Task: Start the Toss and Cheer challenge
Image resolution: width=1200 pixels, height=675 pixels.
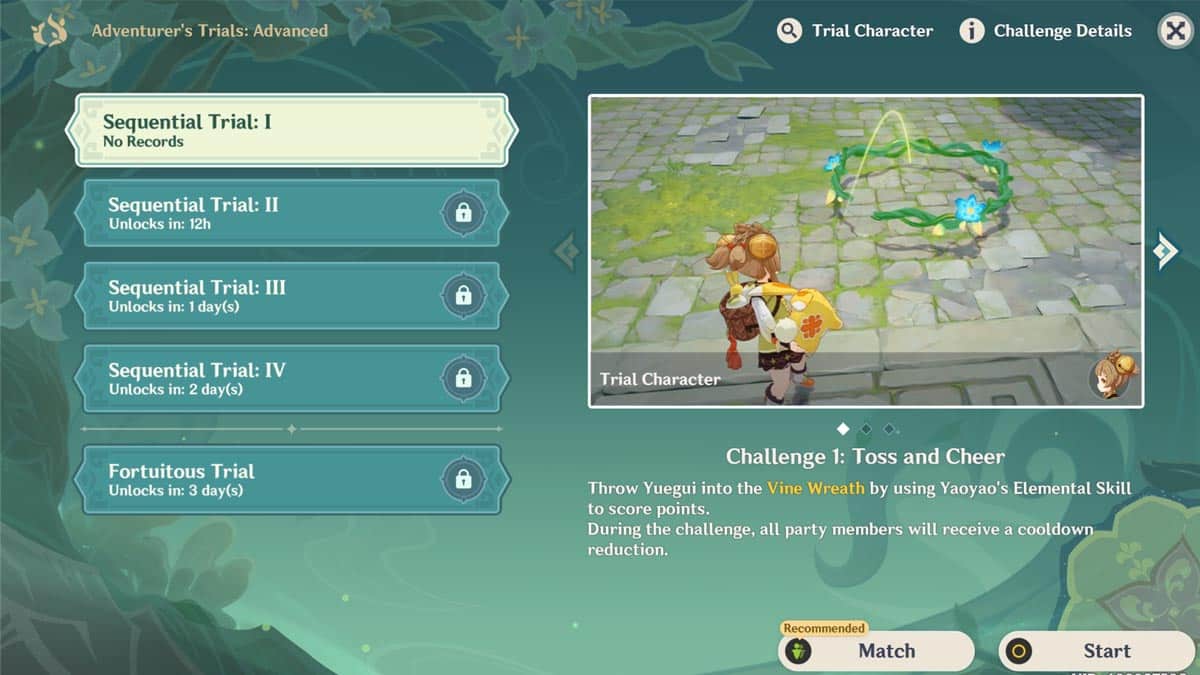Action: click(1096, 651)
